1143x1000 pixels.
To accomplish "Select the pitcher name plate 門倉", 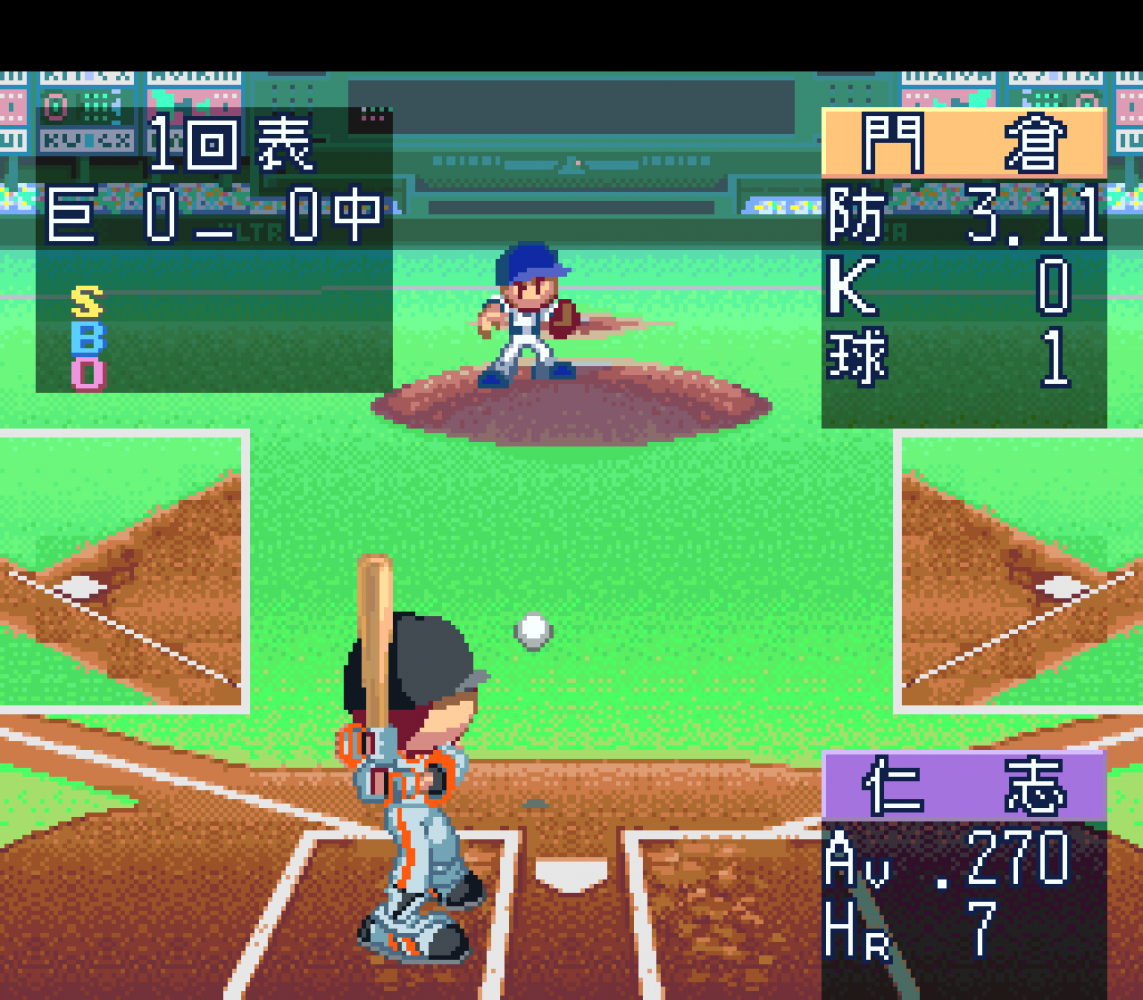I will 964,144.
